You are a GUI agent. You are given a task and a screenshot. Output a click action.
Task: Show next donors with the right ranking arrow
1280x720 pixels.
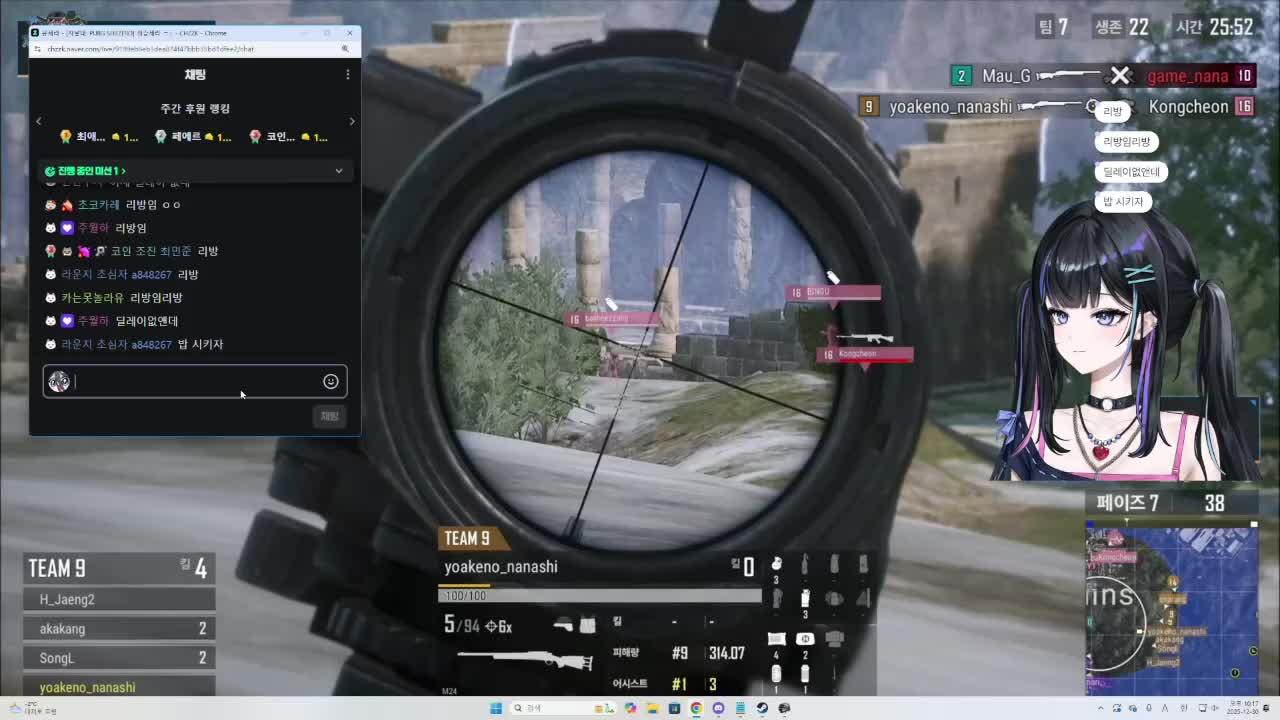coord(351,121)
